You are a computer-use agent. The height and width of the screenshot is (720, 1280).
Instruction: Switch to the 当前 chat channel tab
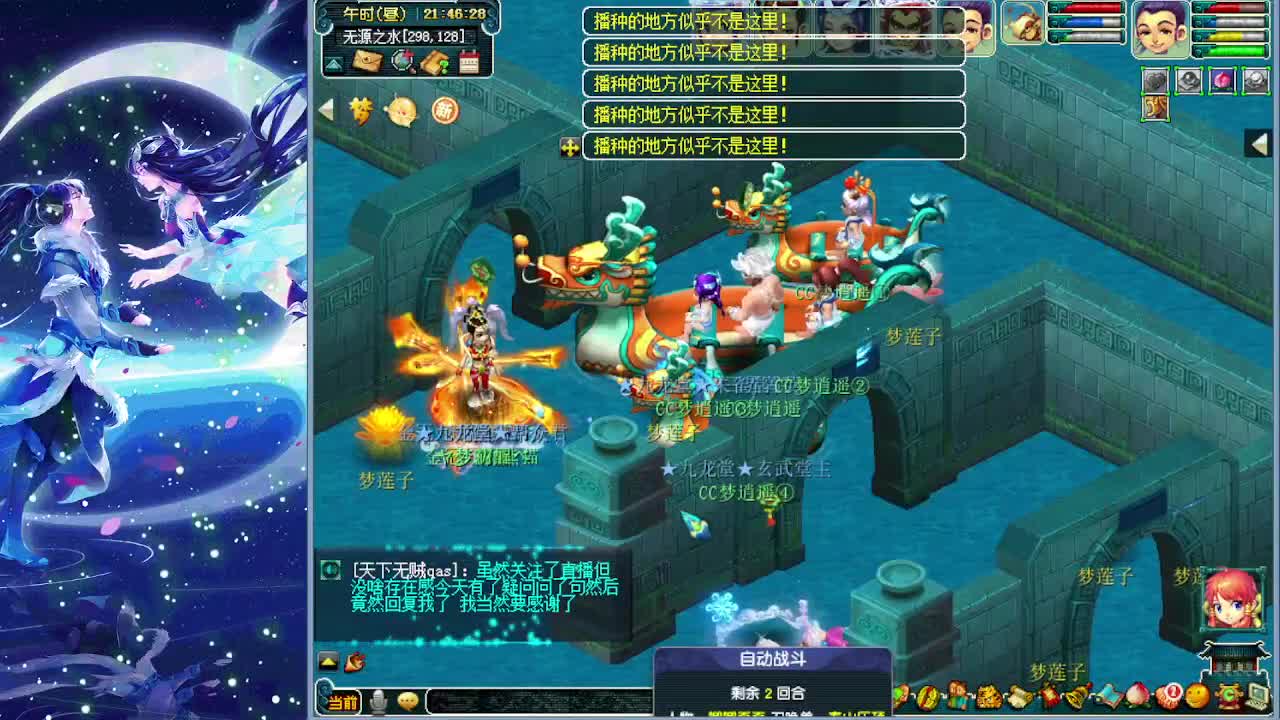(344, 702)
